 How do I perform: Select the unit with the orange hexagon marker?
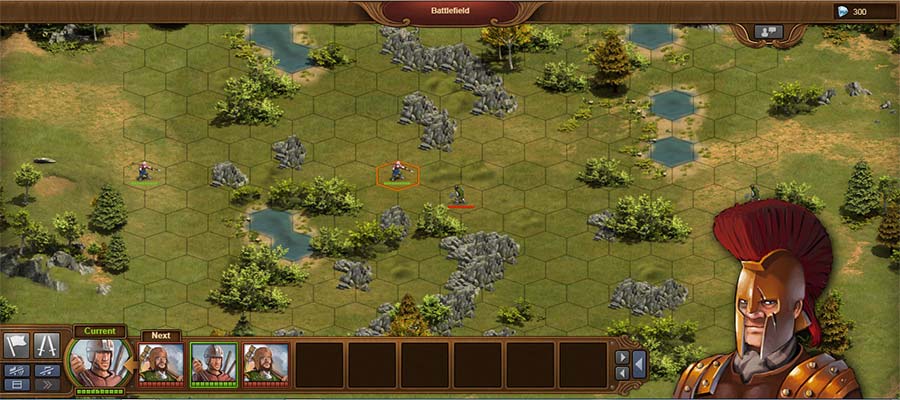(x=397, y=173)
